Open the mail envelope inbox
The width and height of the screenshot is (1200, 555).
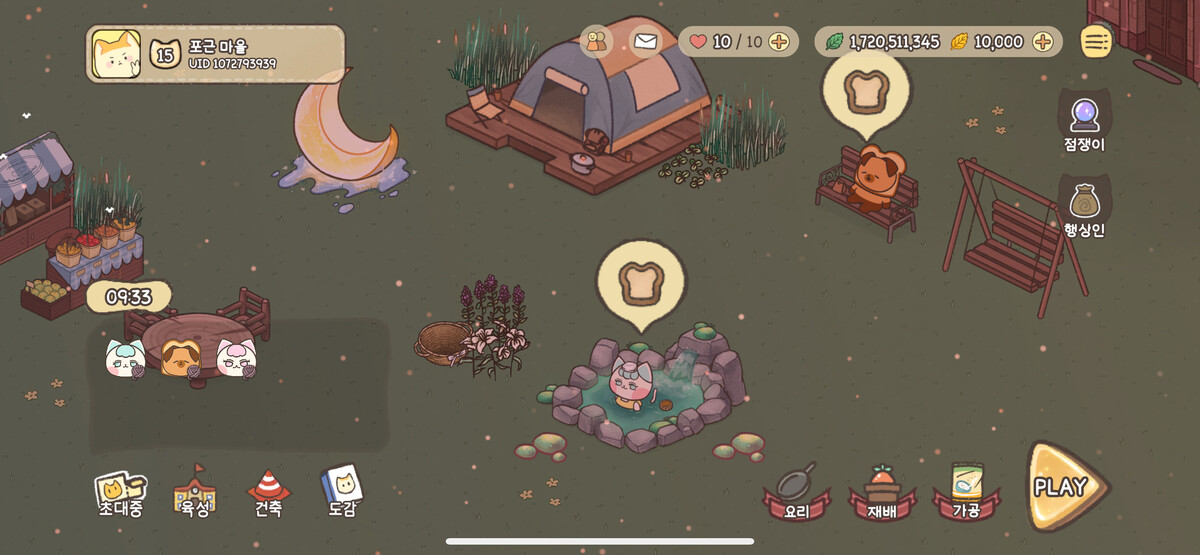pyautogui.click(x=645, y=41)
